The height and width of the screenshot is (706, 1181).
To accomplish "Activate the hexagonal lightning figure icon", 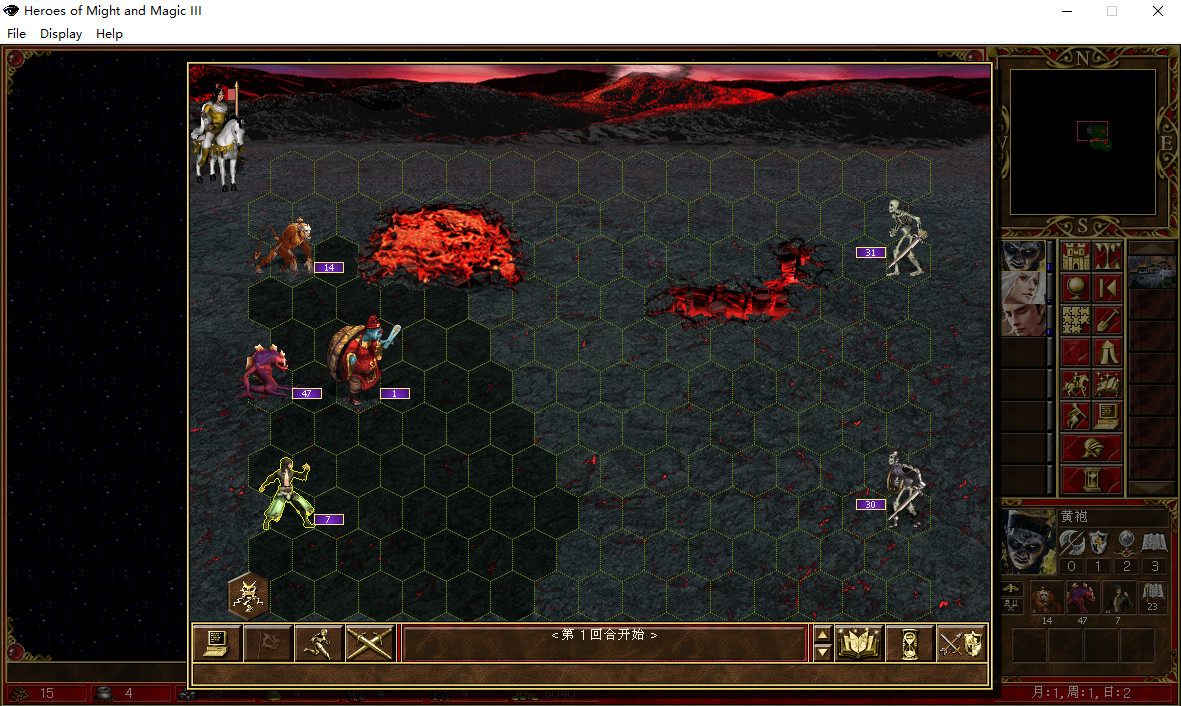I will coord(247,596).
